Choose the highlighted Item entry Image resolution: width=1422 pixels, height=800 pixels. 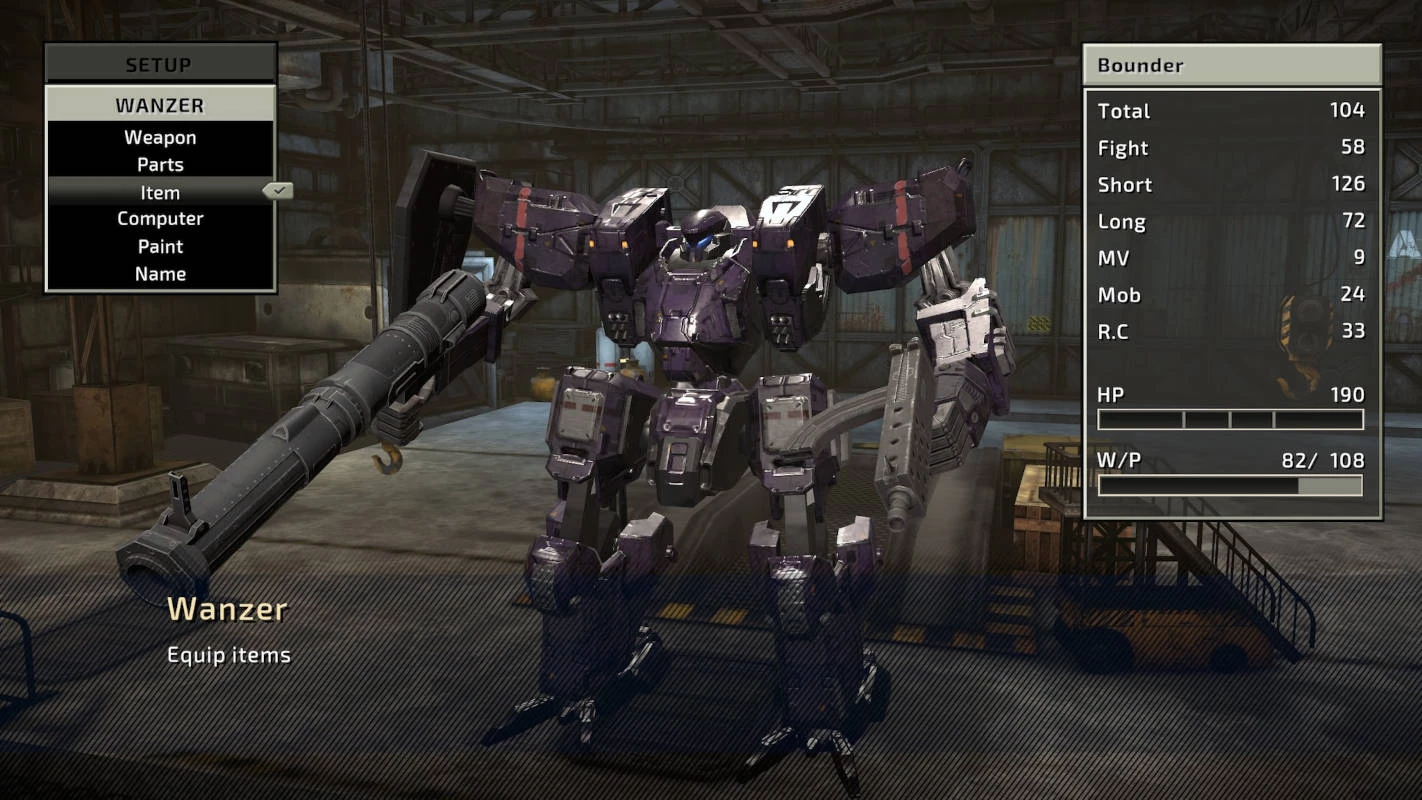tap(160, 192)
